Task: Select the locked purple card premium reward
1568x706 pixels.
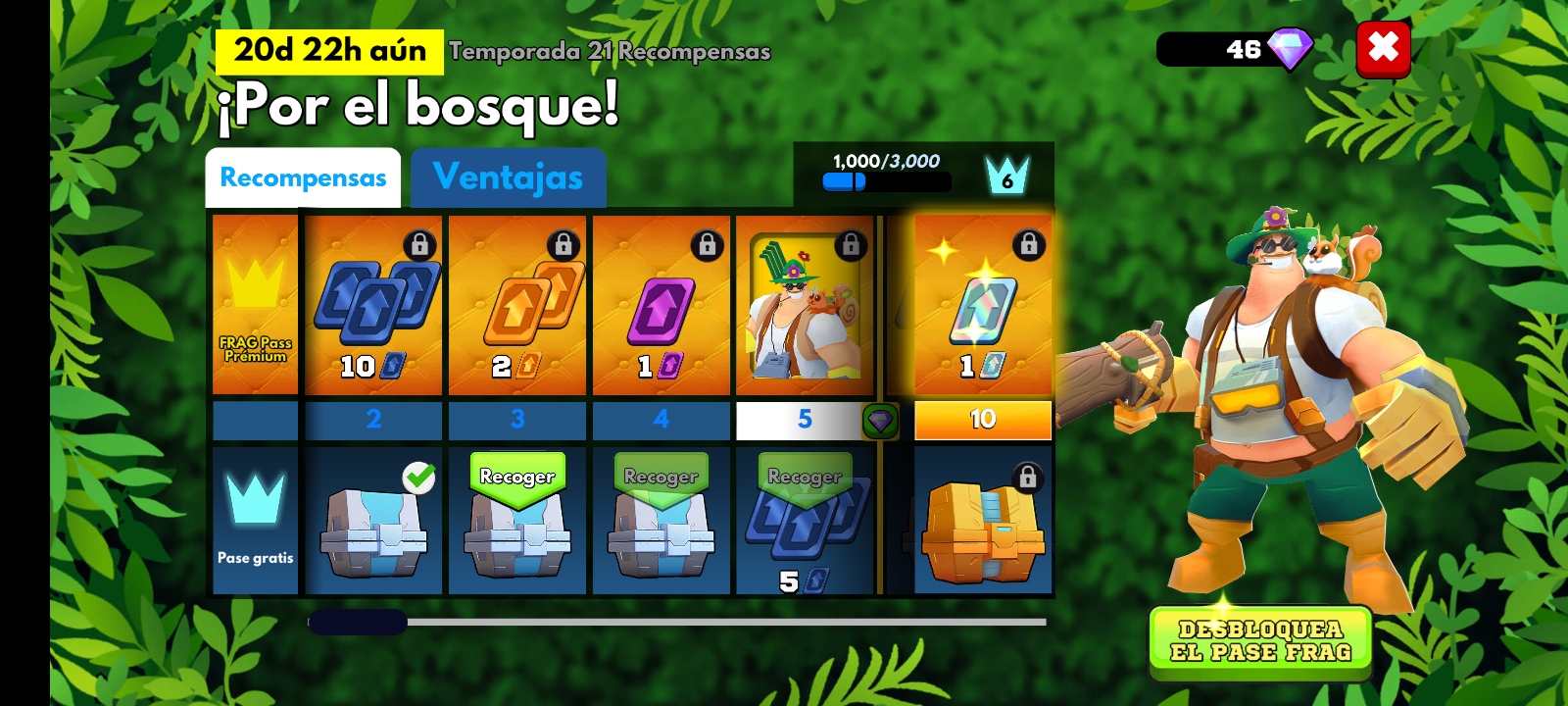Action: pos(661,305)
